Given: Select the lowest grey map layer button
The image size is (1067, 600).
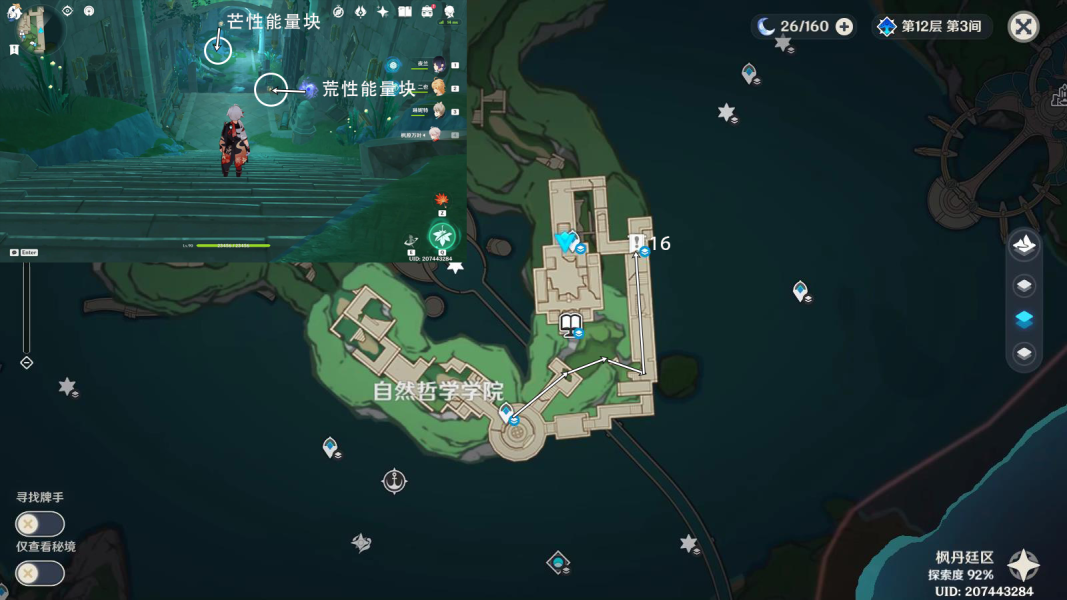Looking at the screenshot, I should tap(1024, 354).
